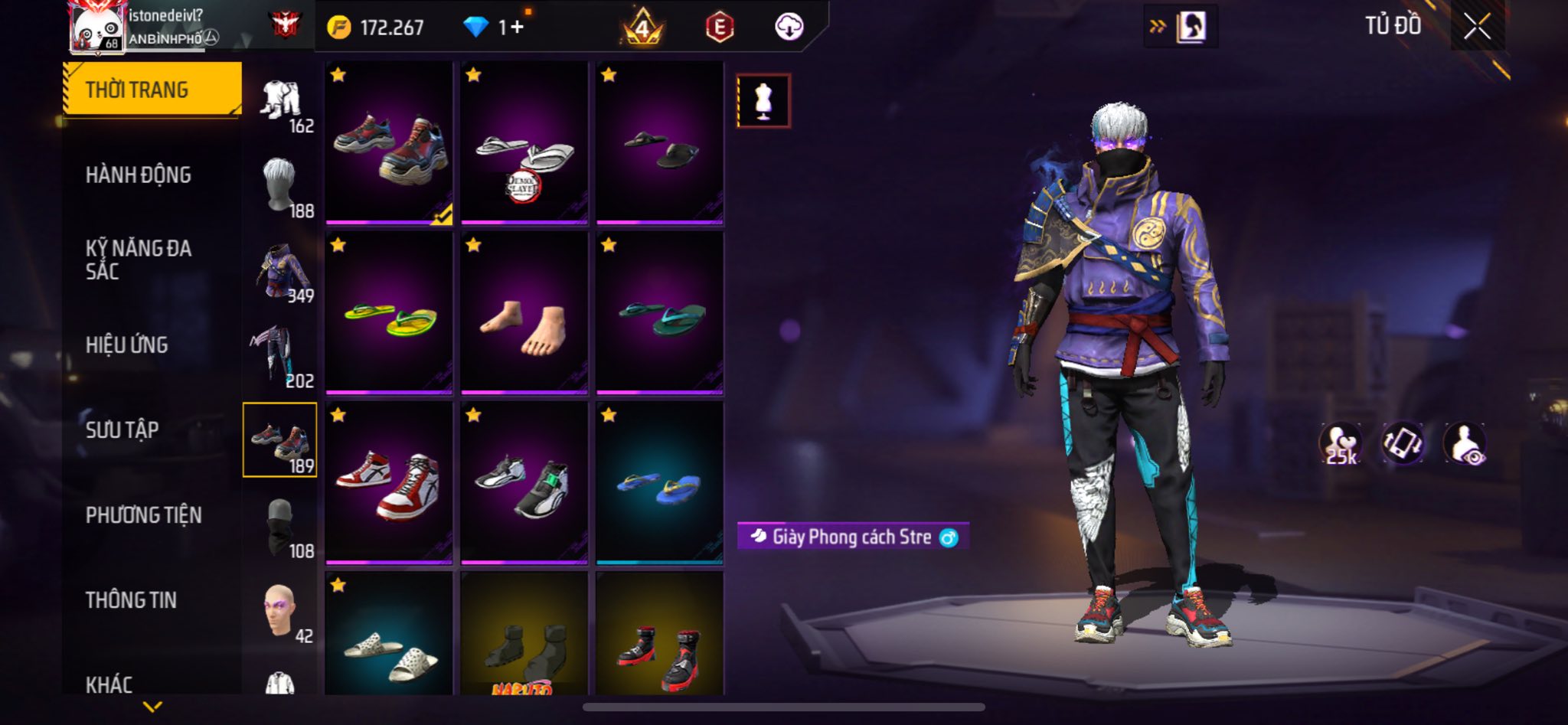Open the cloud download icon
Viewport: 1568px width, 725px height.
click(x=789, y=28)
